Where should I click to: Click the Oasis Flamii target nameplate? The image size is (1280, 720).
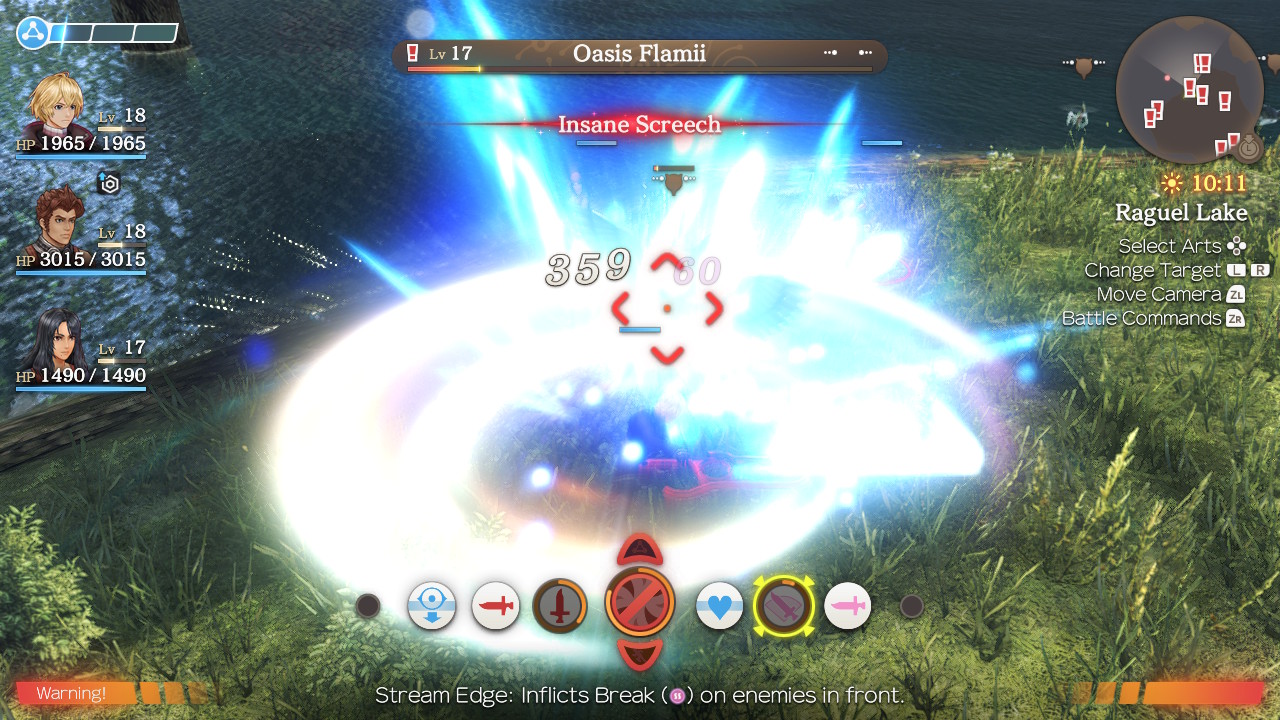click(639, 54)
